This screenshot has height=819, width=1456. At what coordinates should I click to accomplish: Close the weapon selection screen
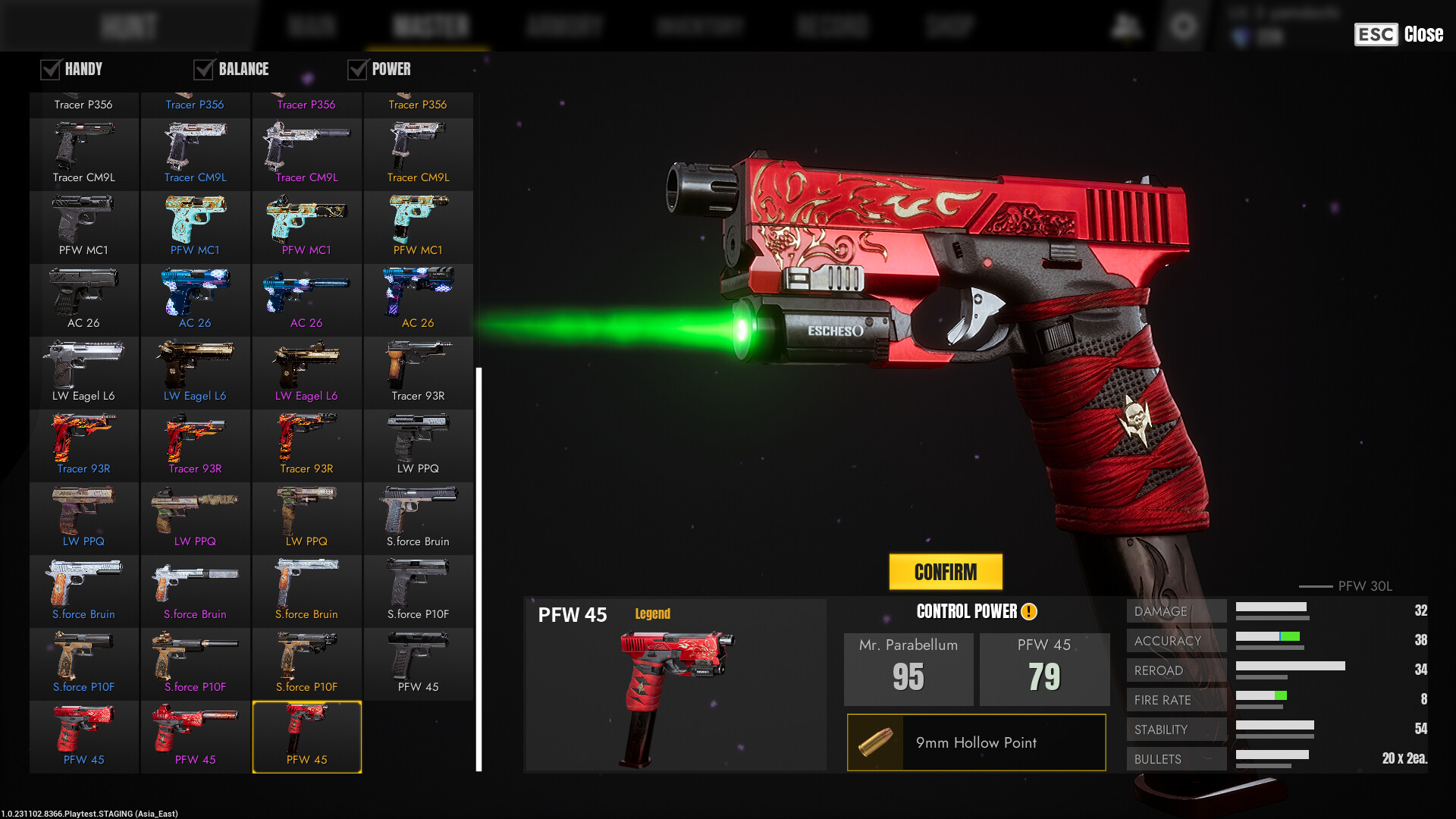[1399, 34]
